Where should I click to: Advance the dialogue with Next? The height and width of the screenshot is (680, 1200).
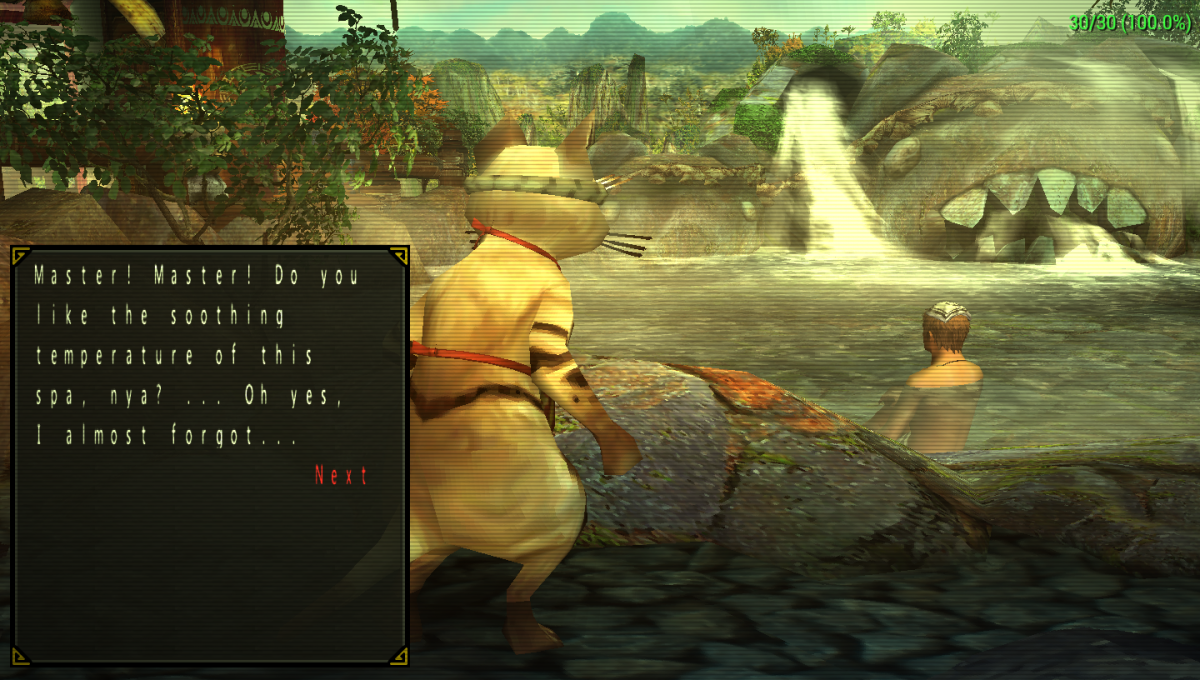[x=341, y=476]
